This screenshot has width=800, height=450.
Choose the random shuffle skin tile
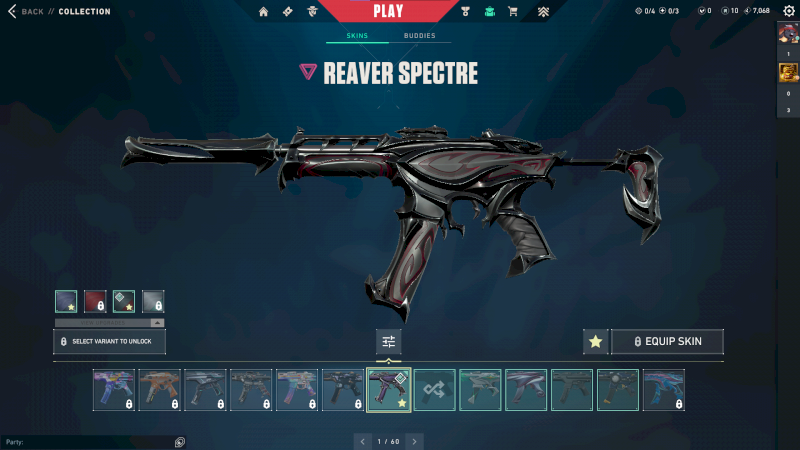pyautogui.click(x=435, y=390)
